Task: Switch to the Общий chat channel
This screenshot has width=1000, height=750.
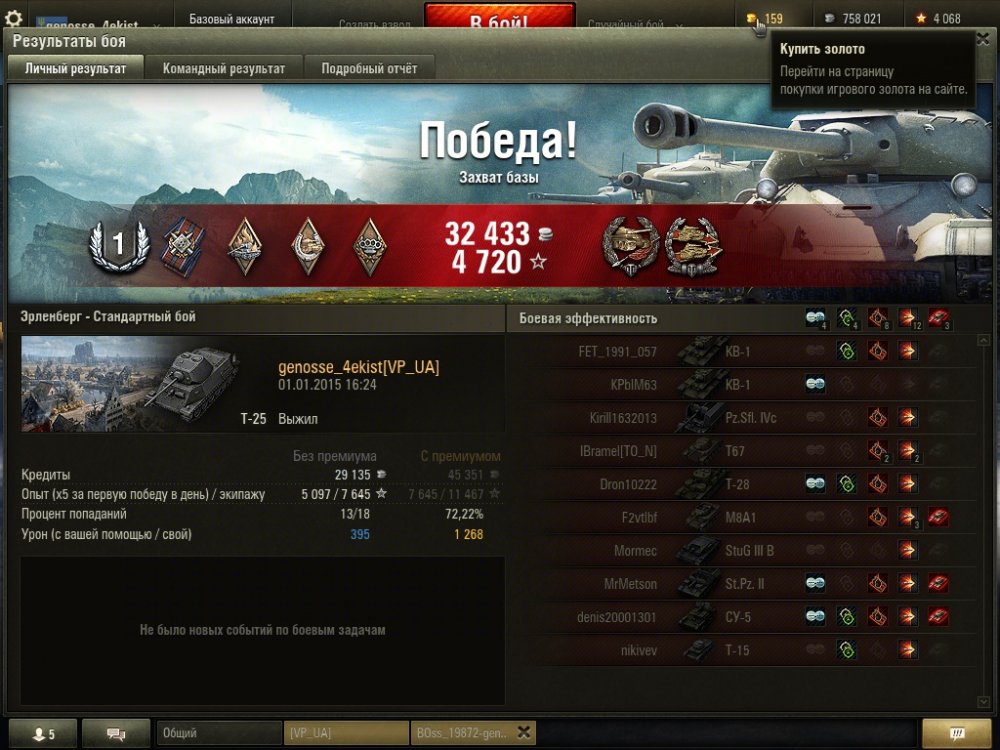Action: [218, 734]
